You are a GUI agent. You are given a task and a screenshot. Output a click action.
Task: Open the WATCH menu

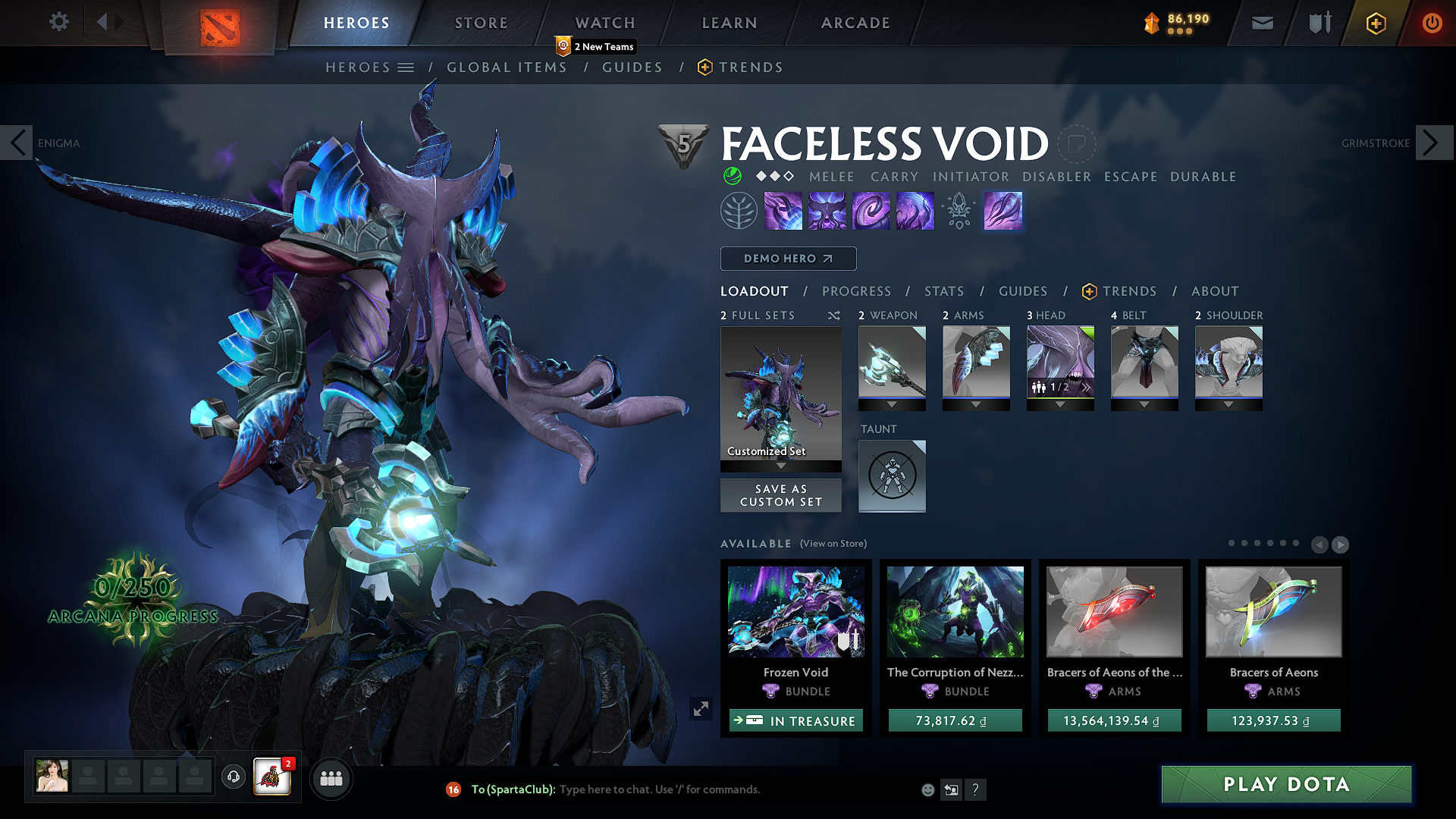604,23
